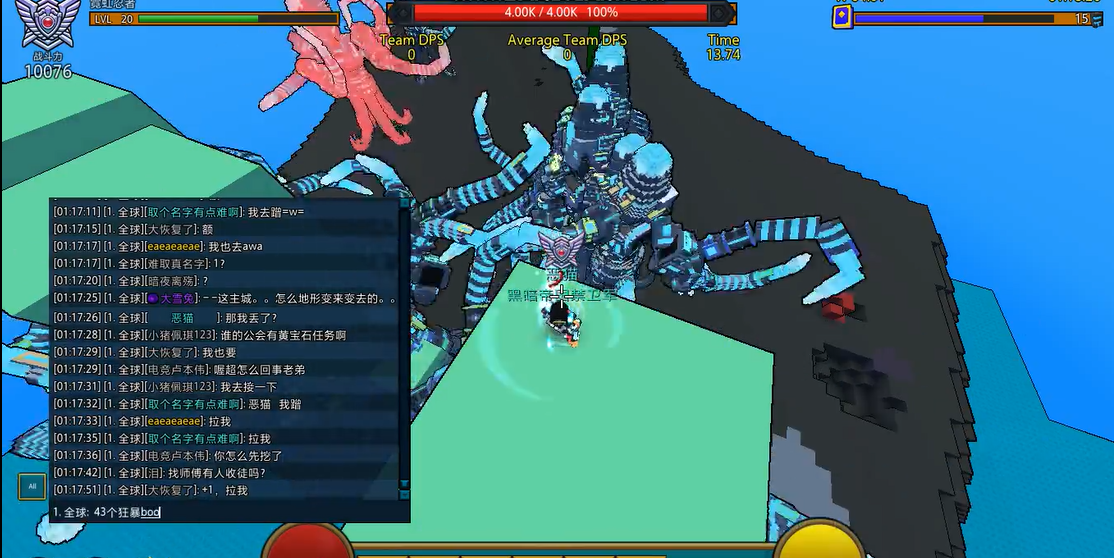Select the All chat channel tab
The image size is (1114, 558).
pos(32,487)
